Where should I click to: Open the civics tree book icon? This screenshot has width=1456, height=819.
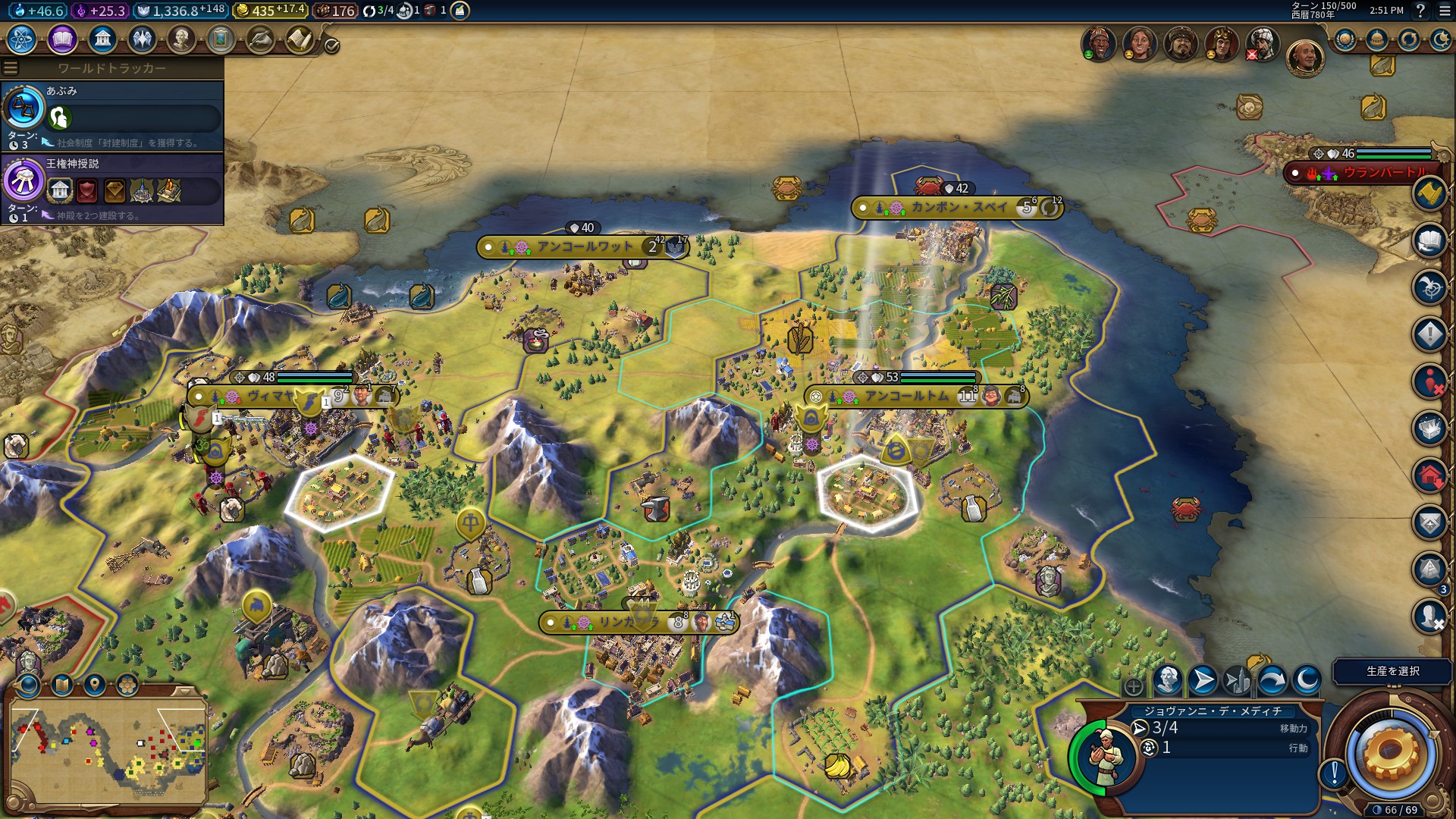[62, 39]
